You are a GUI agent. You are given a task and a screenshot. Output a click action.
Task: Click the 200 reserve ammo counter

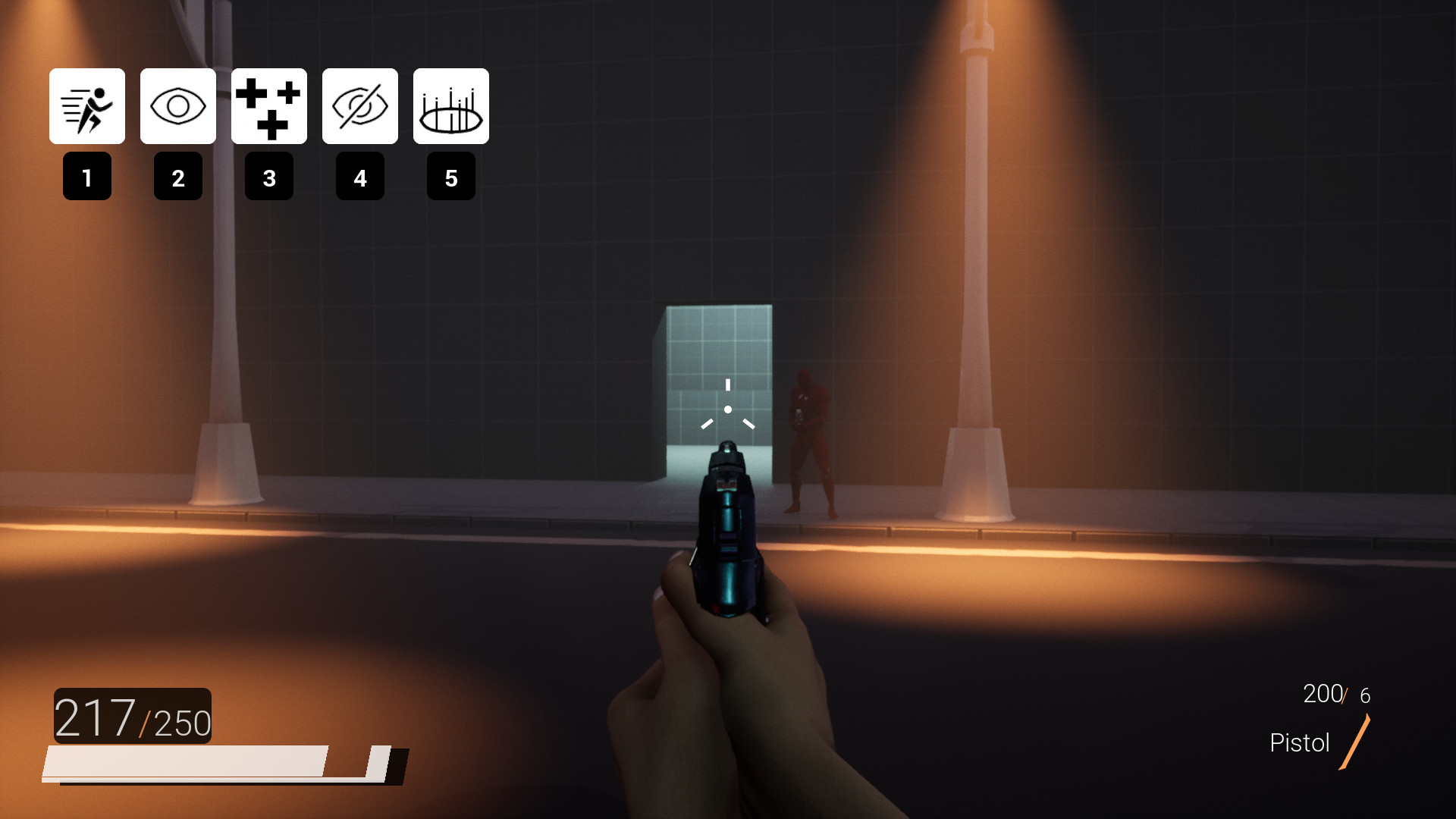pos(1323,692)
